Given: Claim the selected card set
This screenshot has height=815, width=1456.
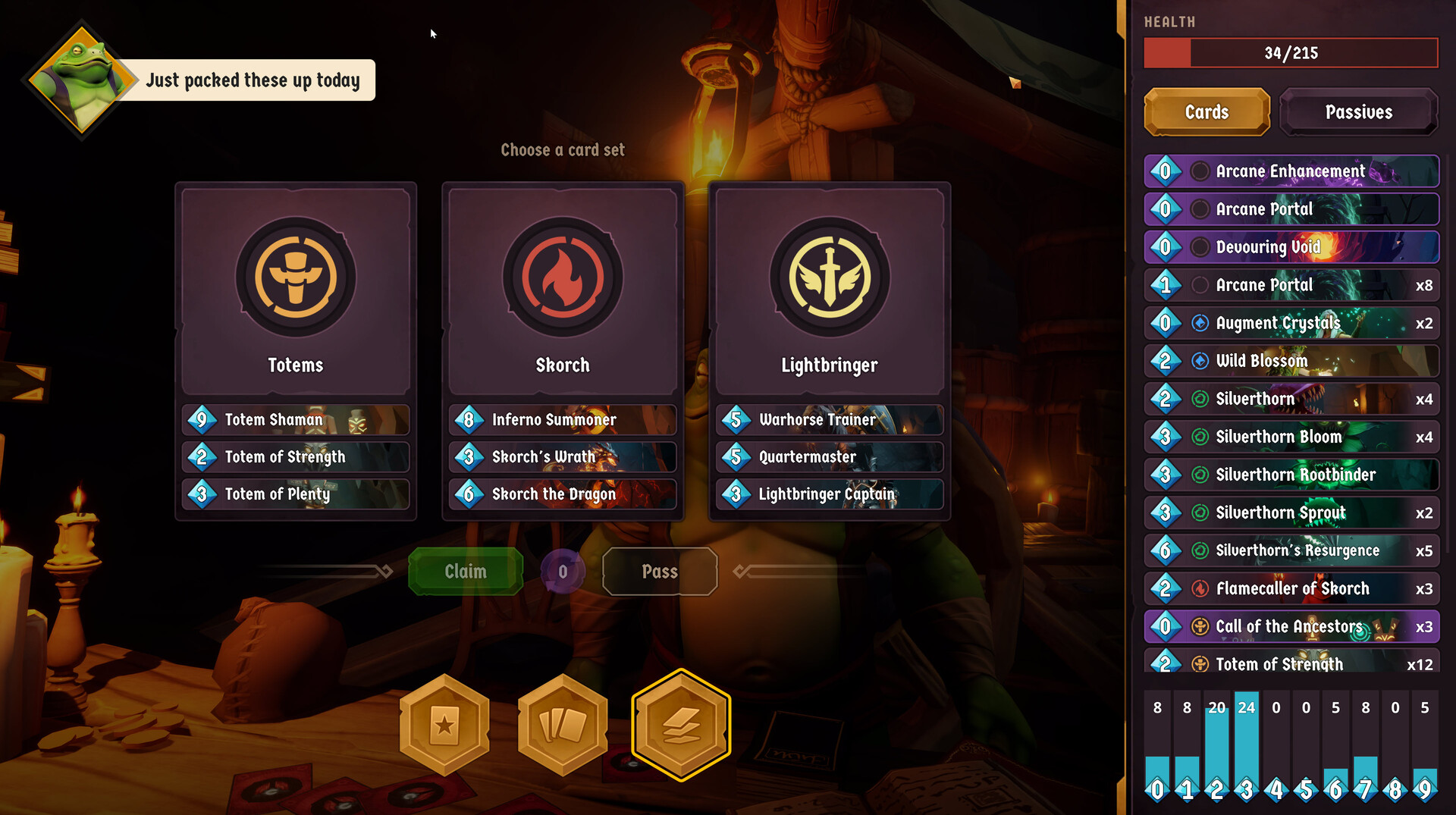Looking at the screenshot, I should click(x=465, y=571).
